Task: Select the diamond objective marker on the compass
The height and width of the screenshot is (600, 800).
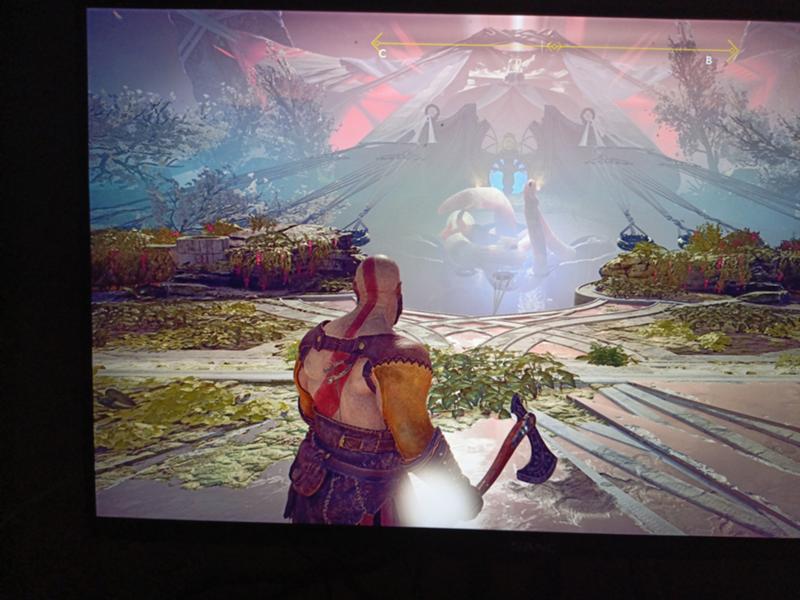Action: tap(555, 46)
